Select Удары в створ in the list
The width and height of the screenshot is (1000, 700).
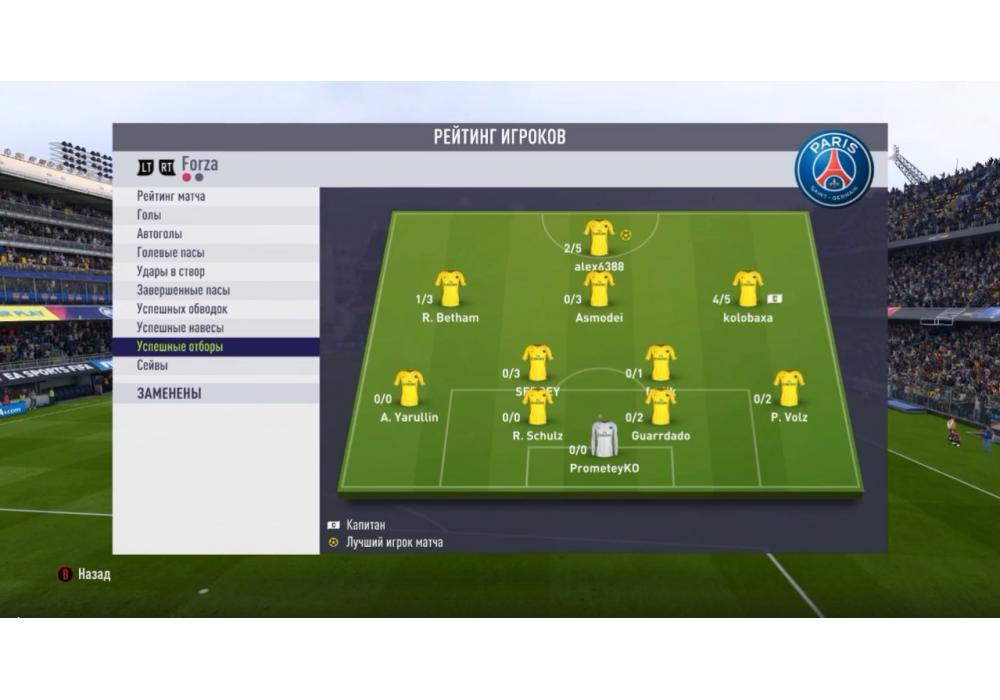[x=170, y=272]
